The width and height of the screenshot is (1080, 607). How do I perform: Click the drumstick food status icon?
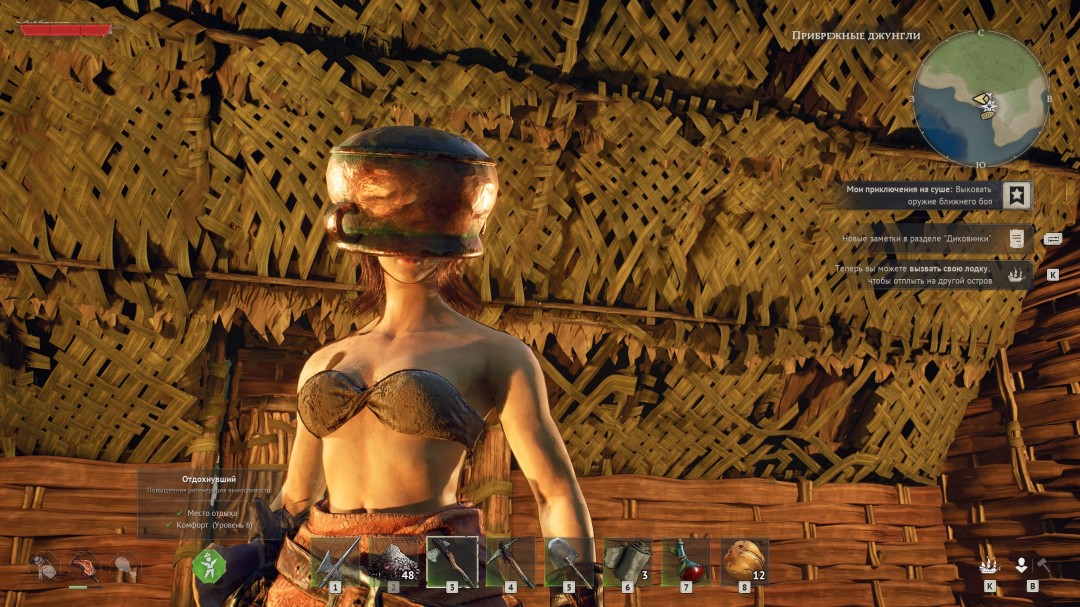[x=126, y=567]
